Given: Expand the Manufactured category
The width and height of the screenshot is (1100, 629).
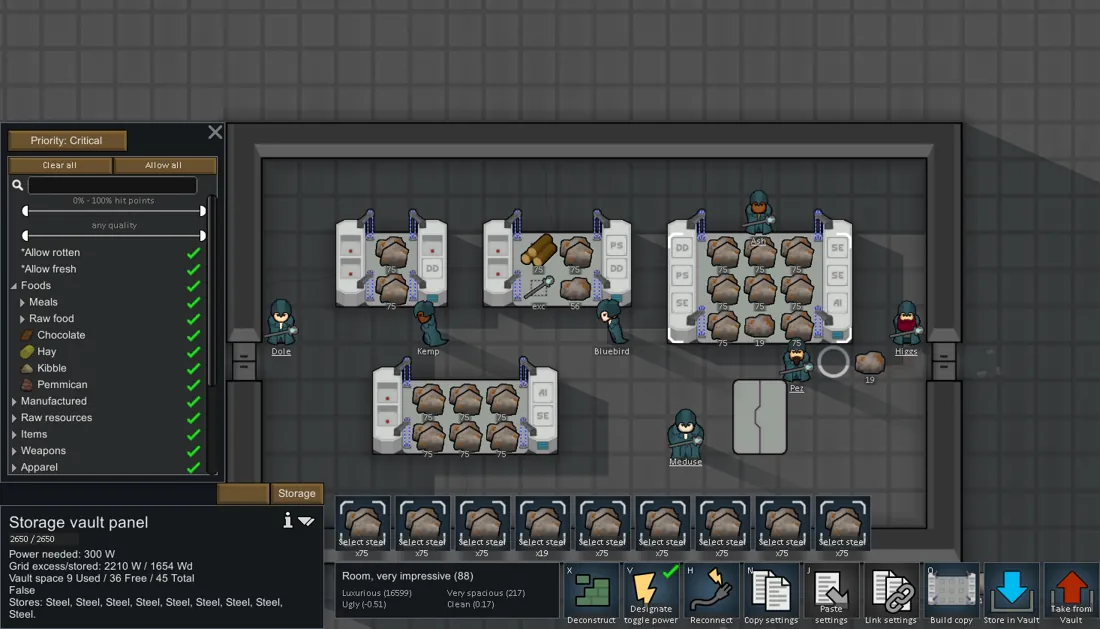Looking at the screenshot, I should click(x=15, y=401).
